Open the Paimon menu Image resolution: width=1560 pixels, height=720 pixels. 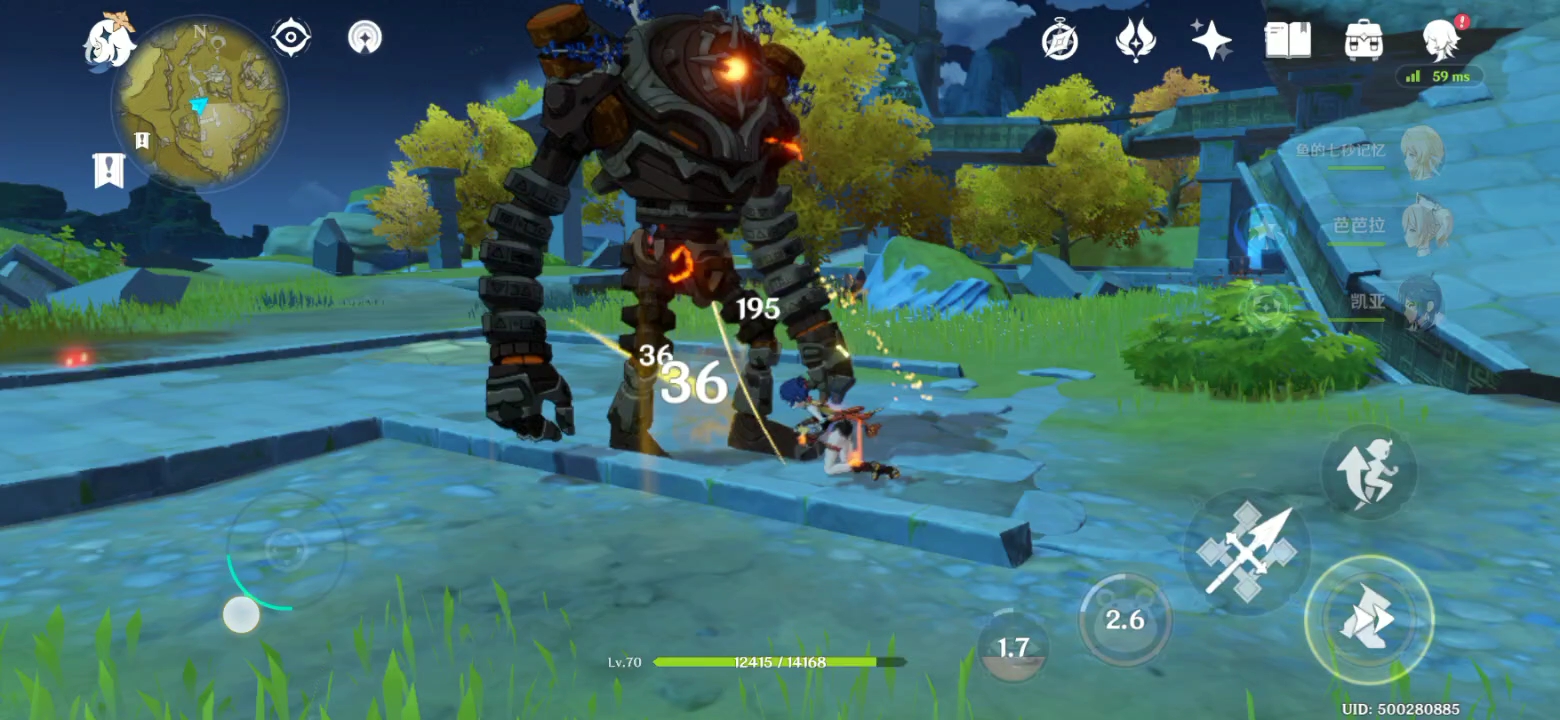pyautogui.click(x=108, y=40)
